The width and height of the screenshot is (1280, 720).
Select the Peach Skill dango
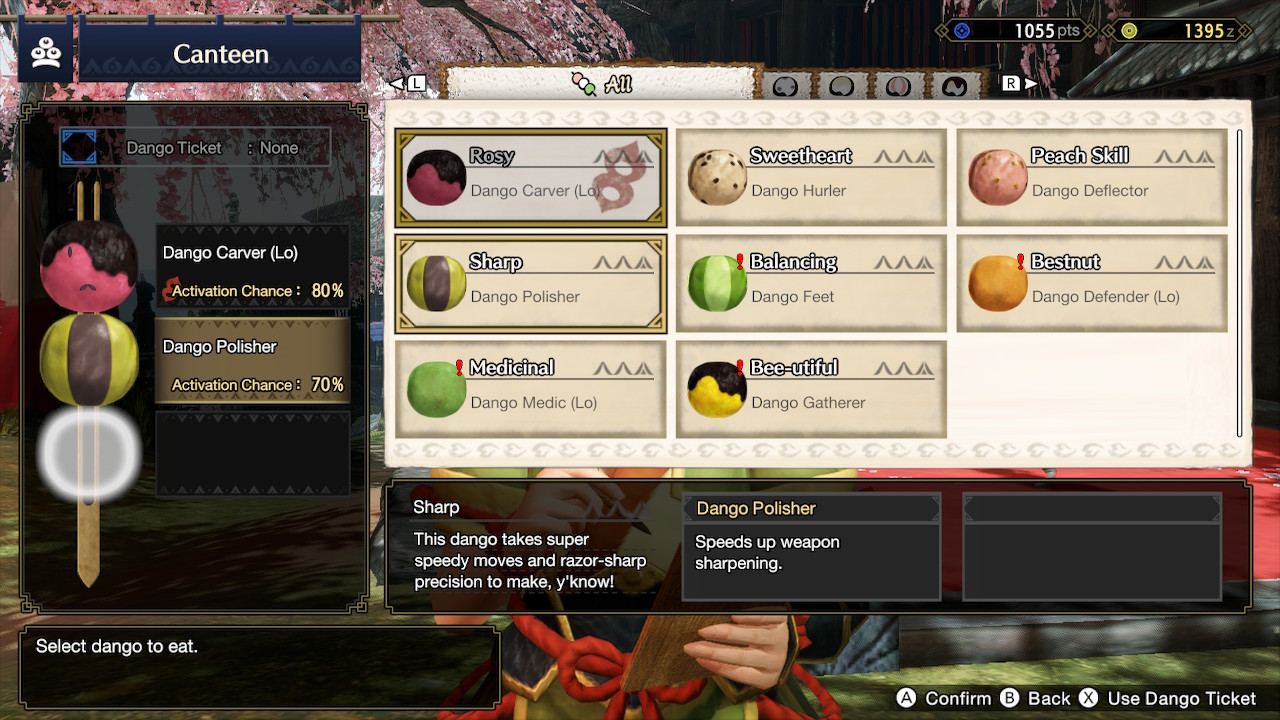click(1092, 178)
